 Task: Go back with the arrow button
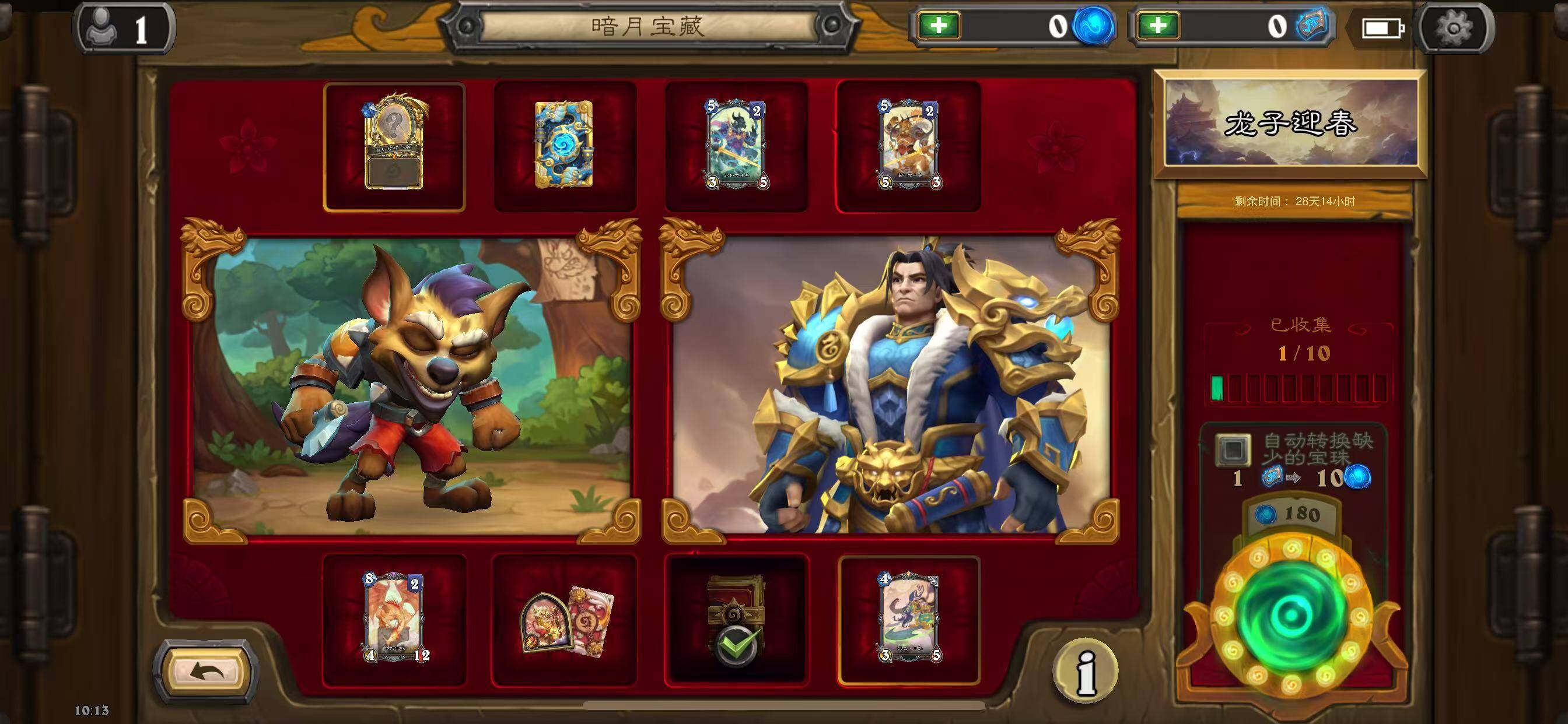[208, 672]
